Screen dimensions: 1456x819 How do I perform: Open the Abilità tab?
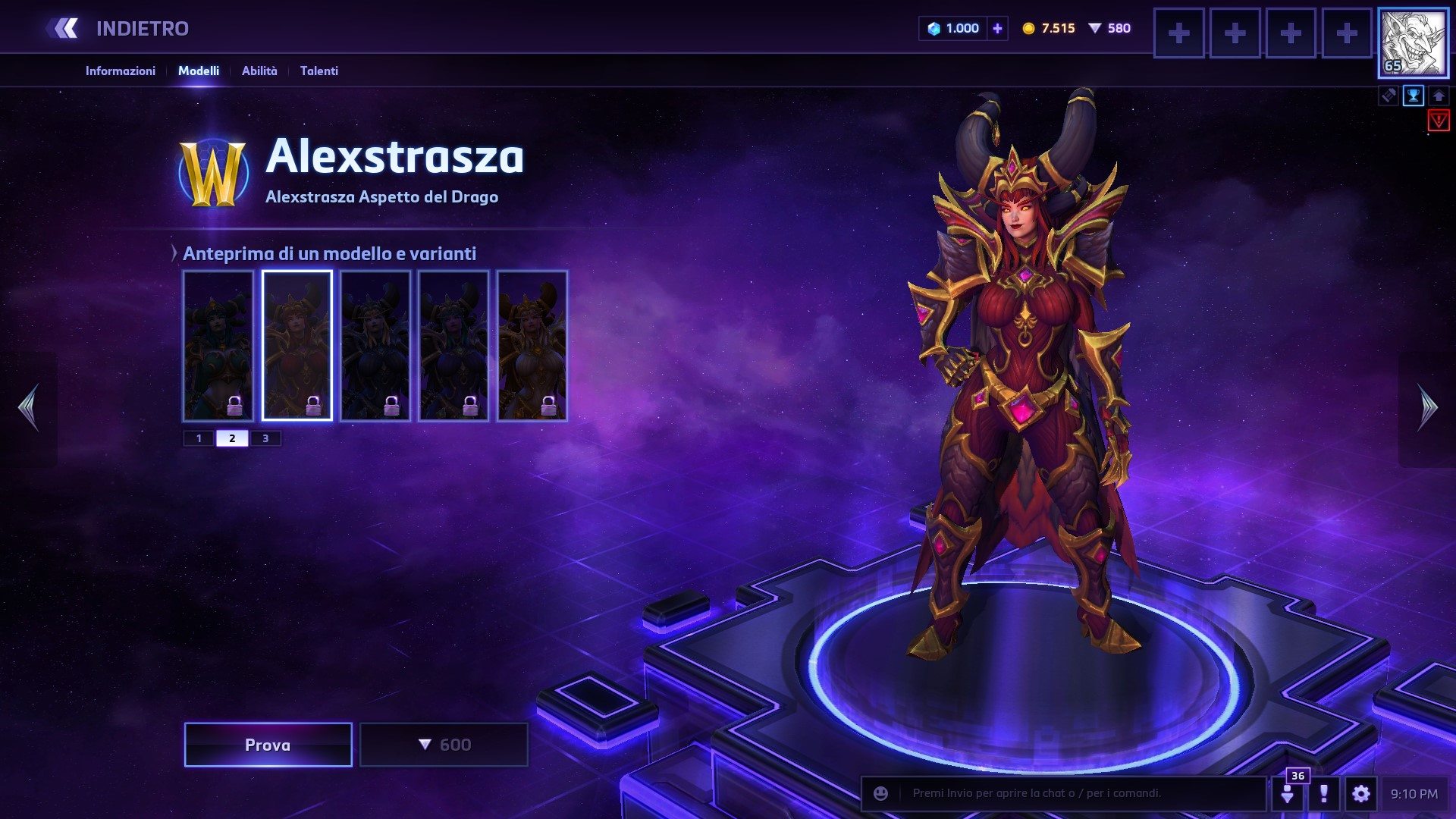(x=259, y=71)
